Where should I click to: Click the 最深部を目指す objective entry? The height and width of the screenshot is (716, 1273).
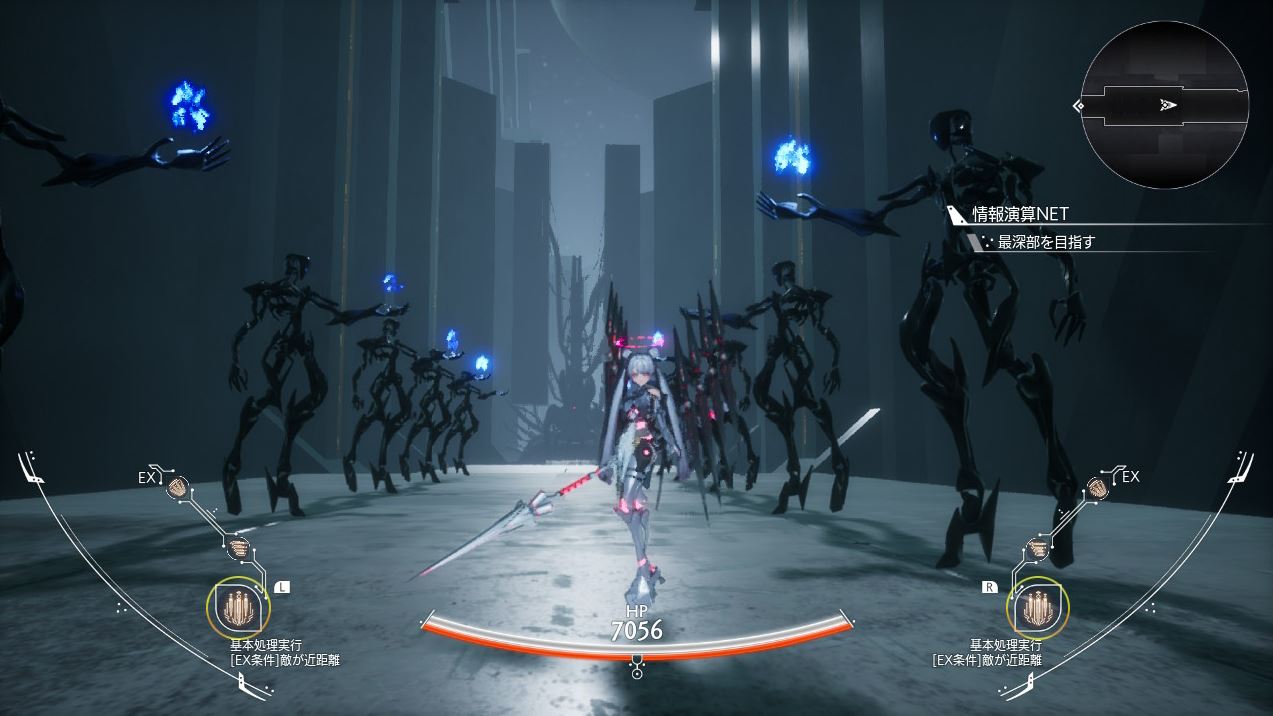1047,242
